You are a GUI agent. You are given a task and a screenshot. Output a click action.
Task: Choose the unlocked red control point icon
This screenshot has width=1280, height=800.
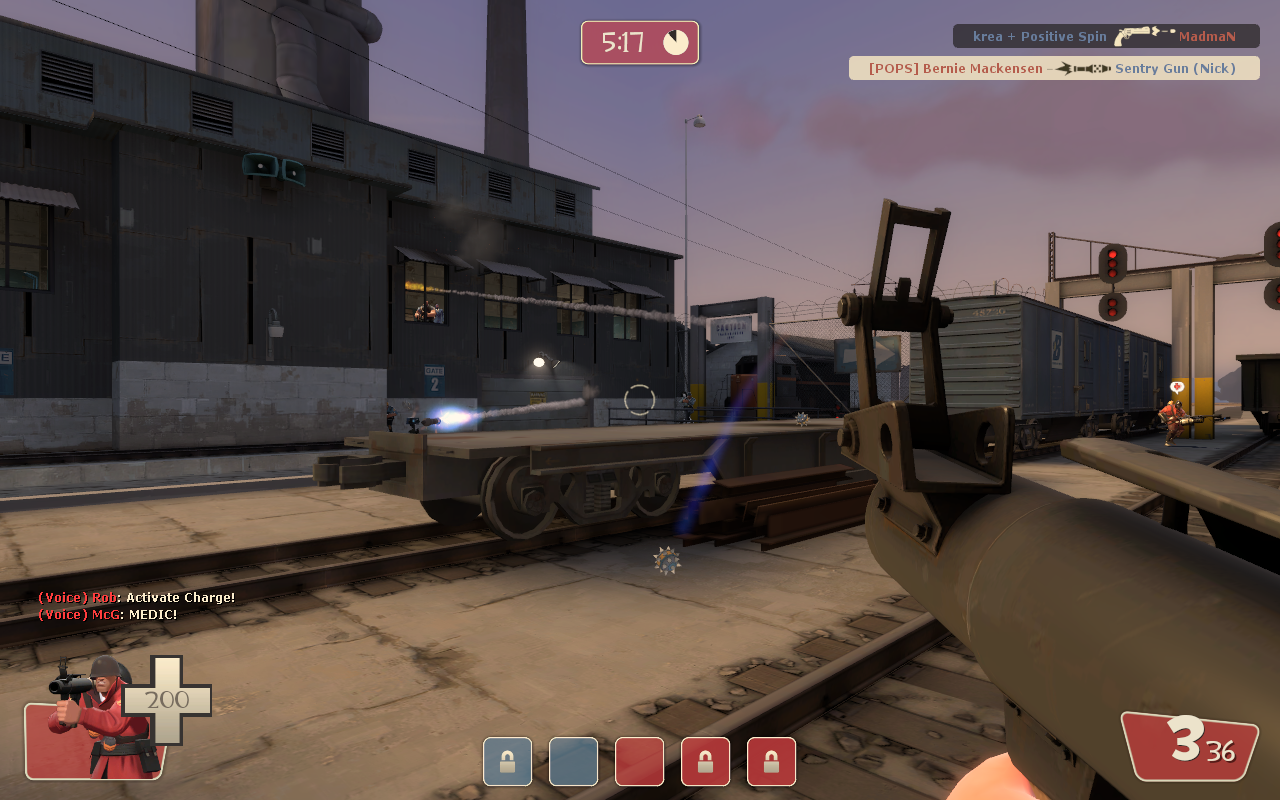coord(639,762)
